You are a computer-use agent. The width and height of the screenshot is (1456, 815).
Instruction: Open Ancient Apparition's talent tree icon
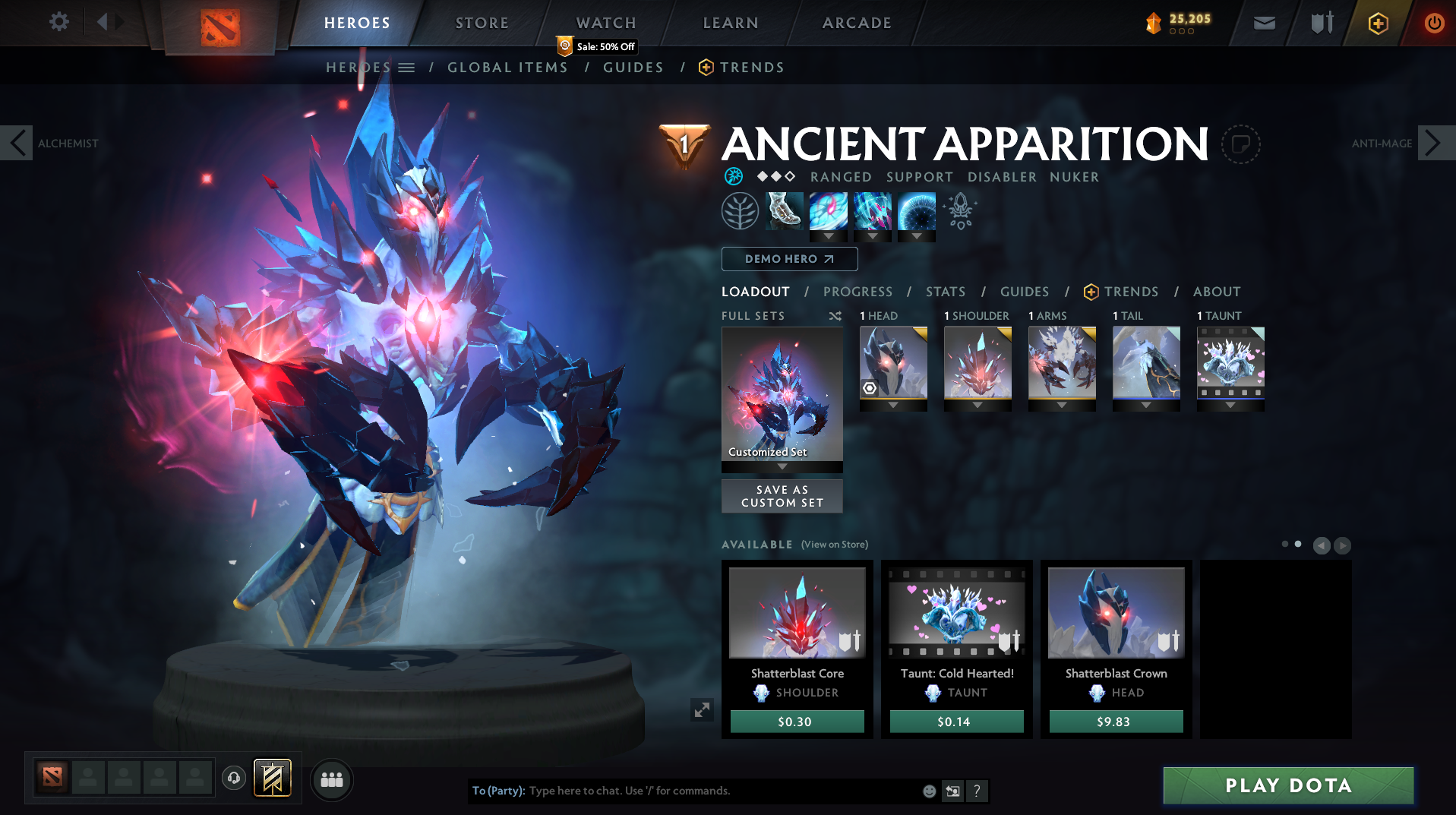[740, 211]
